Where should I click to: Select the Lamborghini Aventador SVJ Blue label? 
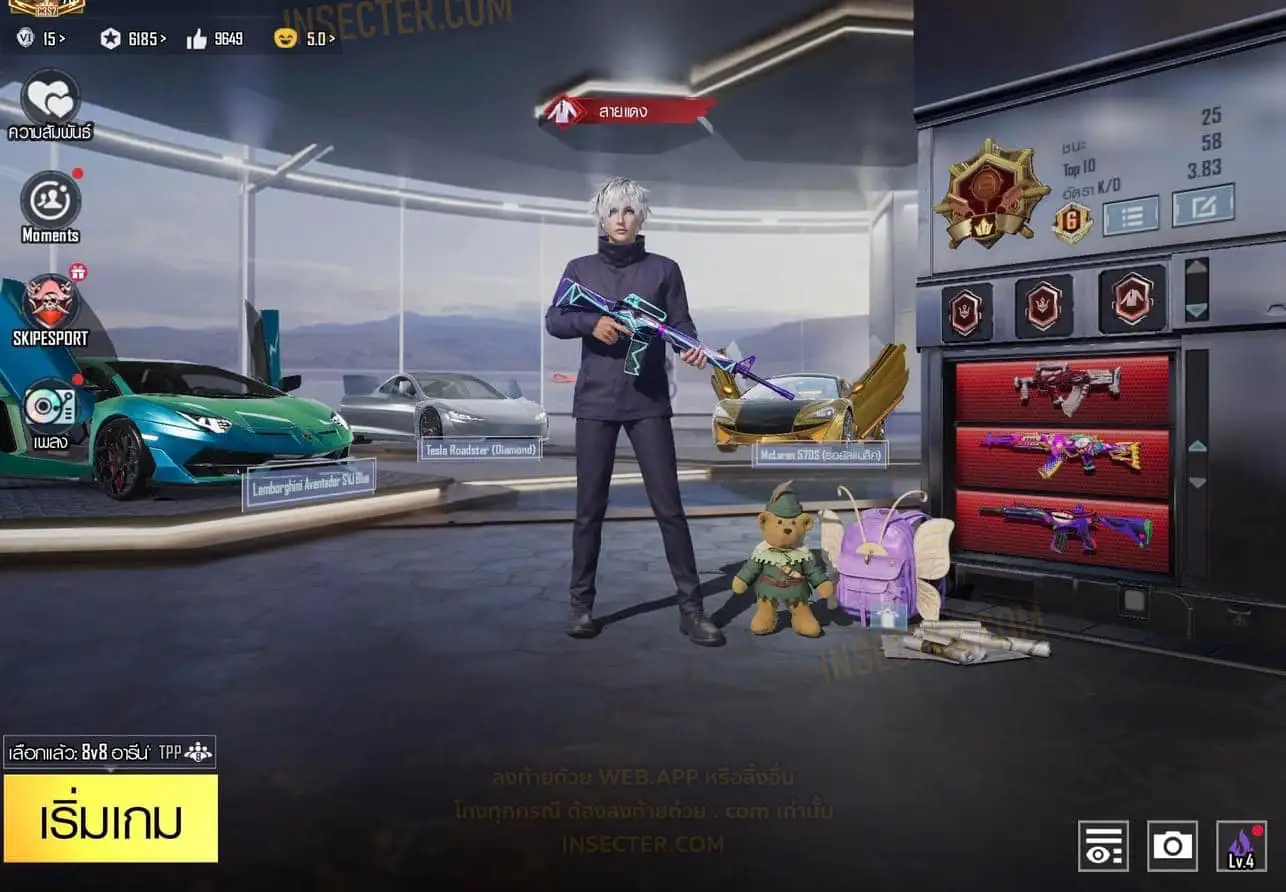tap(308, 483)
